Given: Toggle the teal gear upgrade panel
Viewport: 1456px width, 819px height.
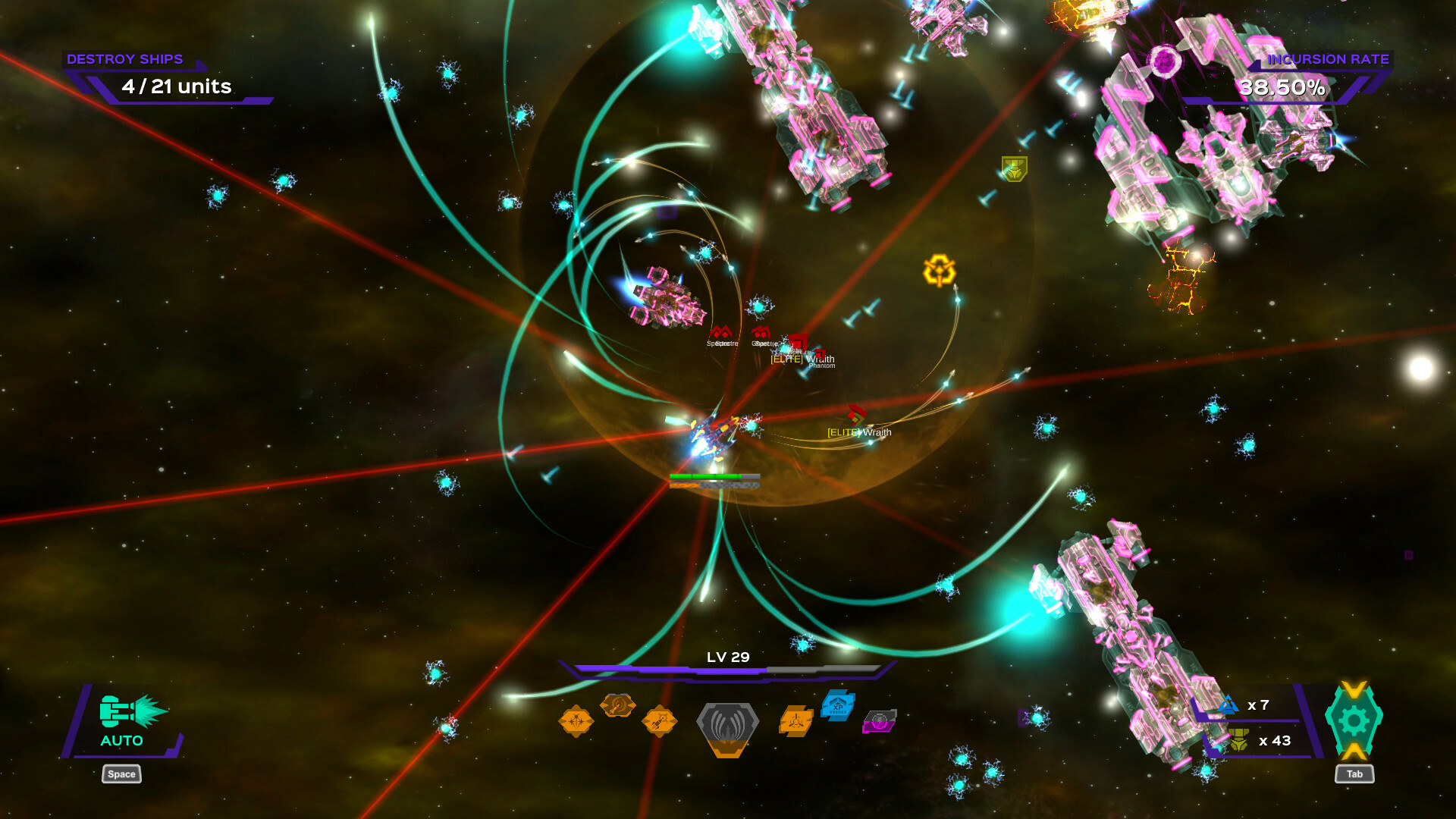Looking at the screenshot, I should 1356,721.
